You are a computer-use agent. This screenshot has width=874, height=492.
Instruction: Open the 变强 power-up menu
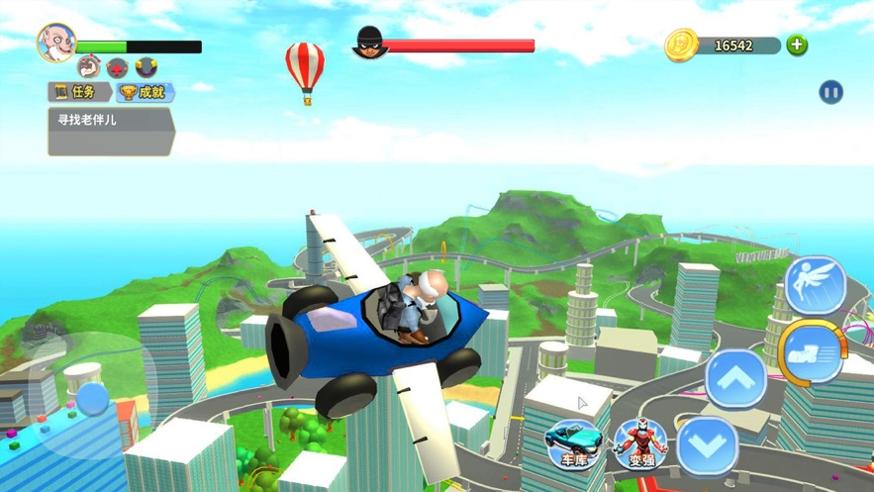pyautogui.click(x=640, y=442)
